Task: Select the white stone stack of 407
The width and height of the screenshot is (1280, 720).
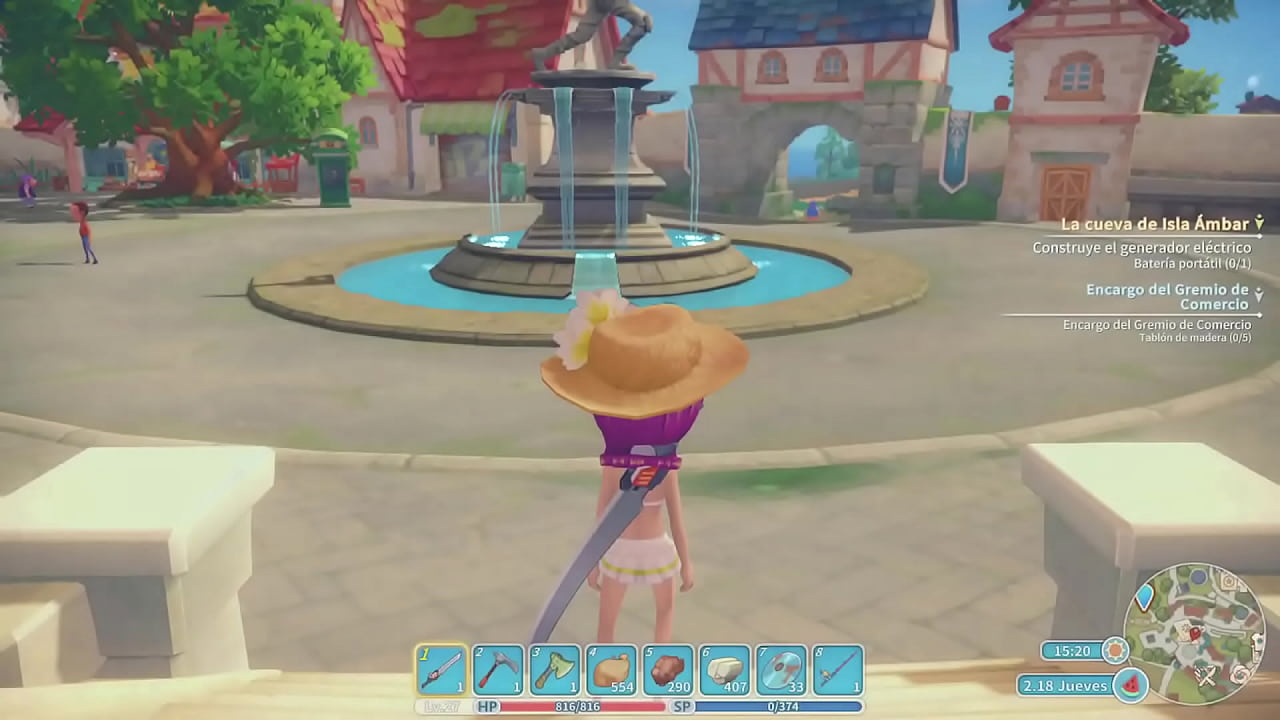Action: pos(724,670)
